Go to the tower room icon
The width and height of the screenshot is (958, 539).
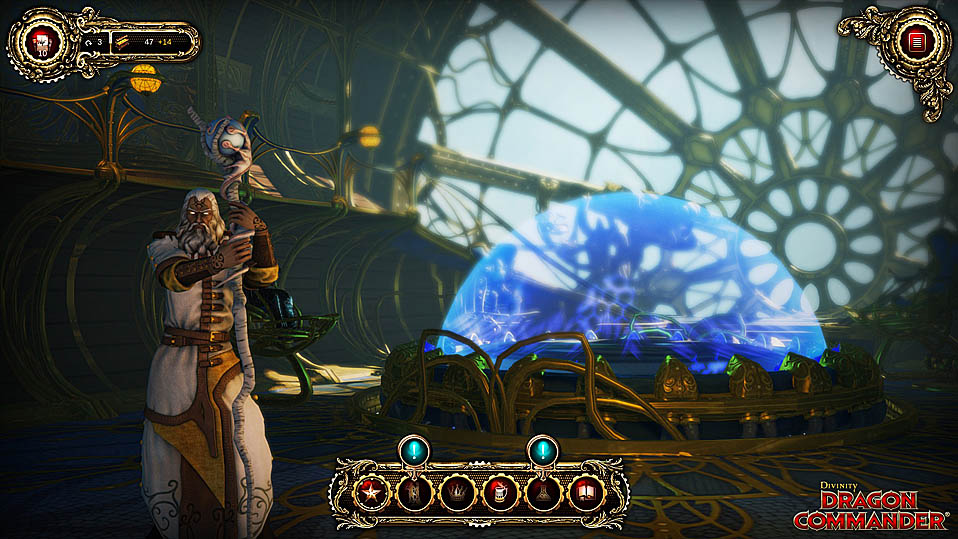(x=414, y=492)
